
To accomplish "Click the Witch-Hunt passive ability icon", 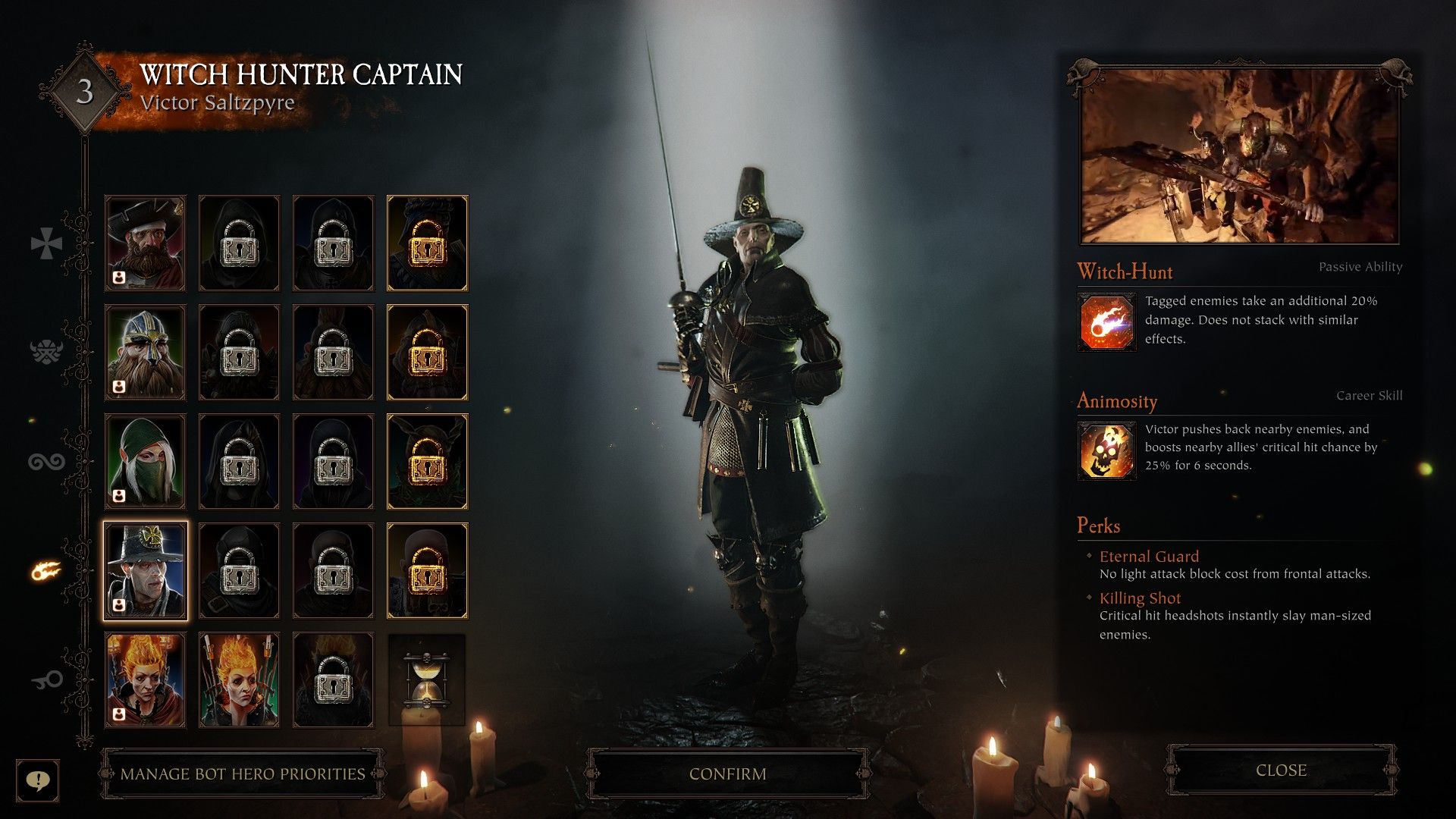I will click(1106, 322).
